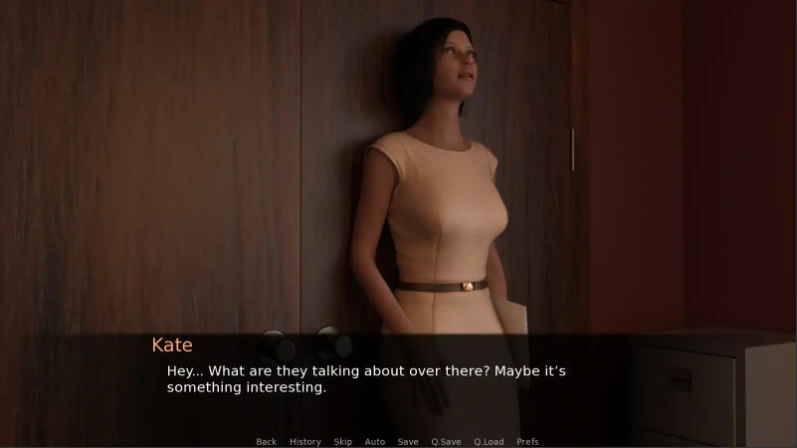Activate Skip to fast-forward dialogue
The height and width of the screenshot is (448, 797).
click(x=343, y=441)
